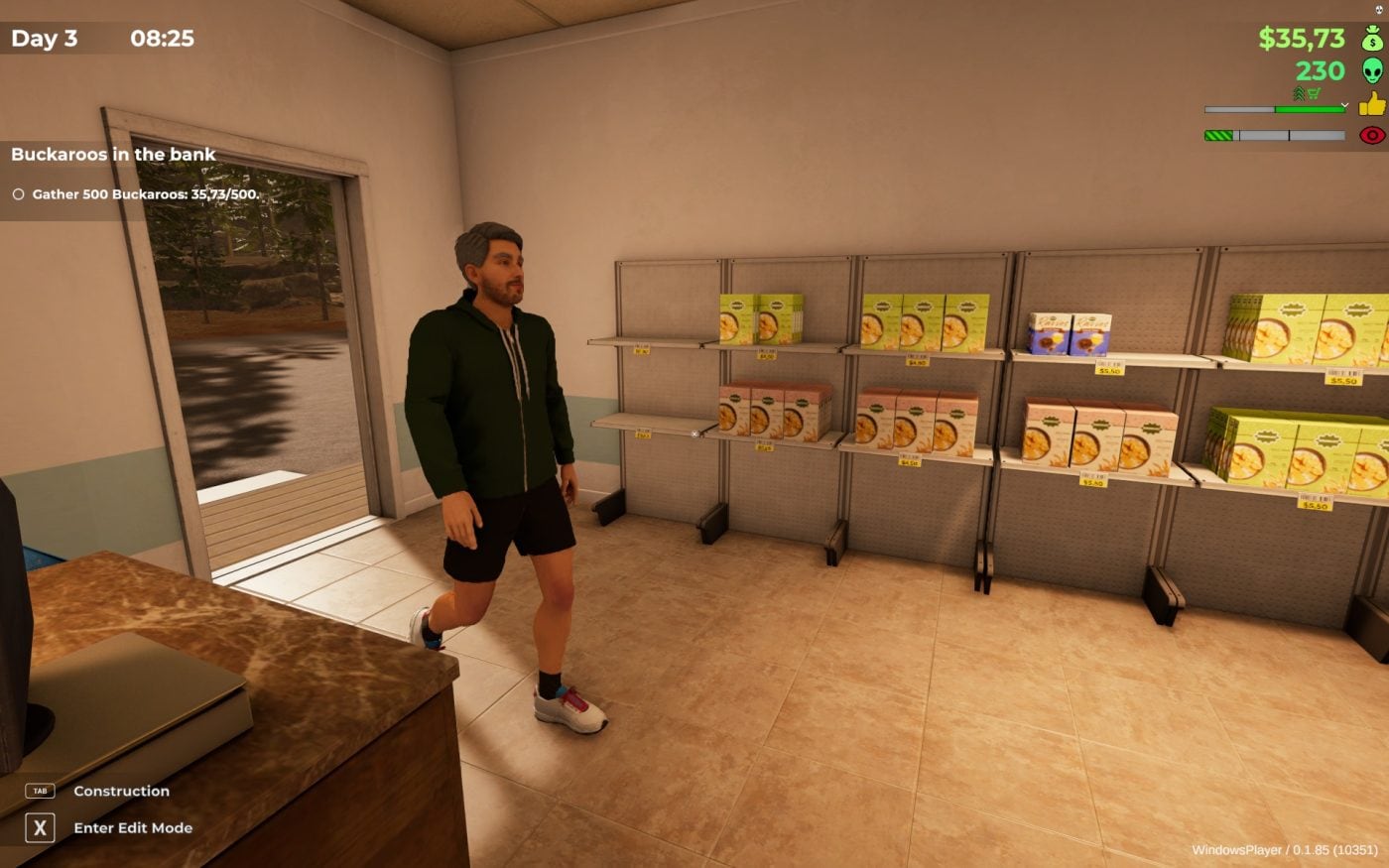Screen dimensions: 1389x868
Task: Click the yellow thumbs-up rating icon
Action: [1372, 103]
